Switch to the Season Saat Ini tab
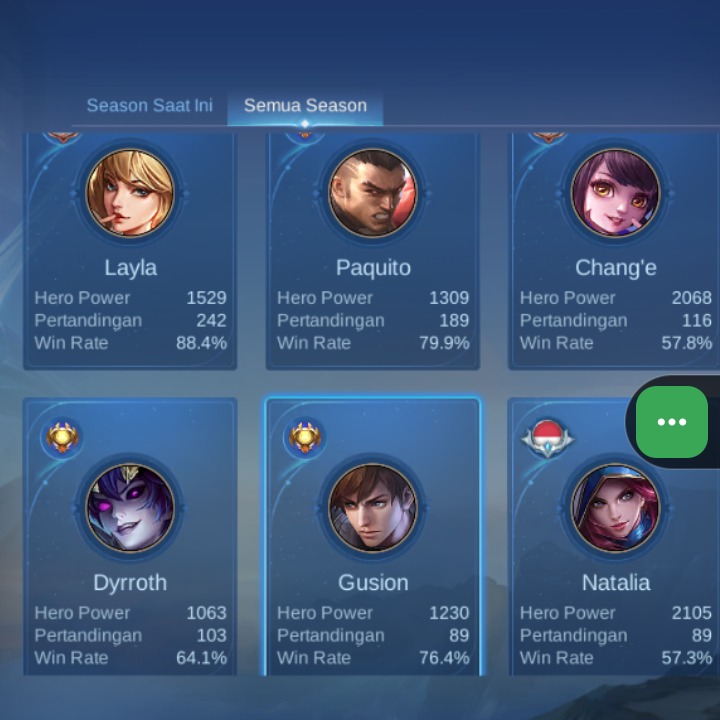 point(149,105)
